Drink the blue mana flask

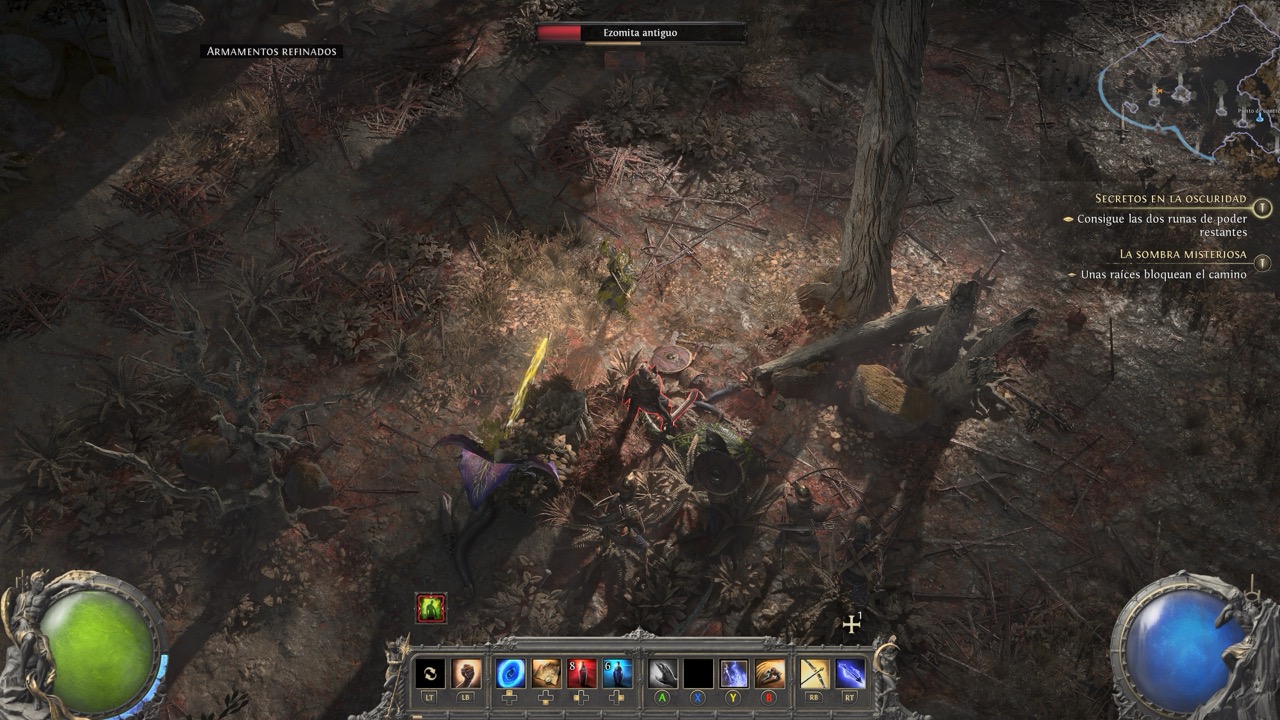[x=617, y=673]
